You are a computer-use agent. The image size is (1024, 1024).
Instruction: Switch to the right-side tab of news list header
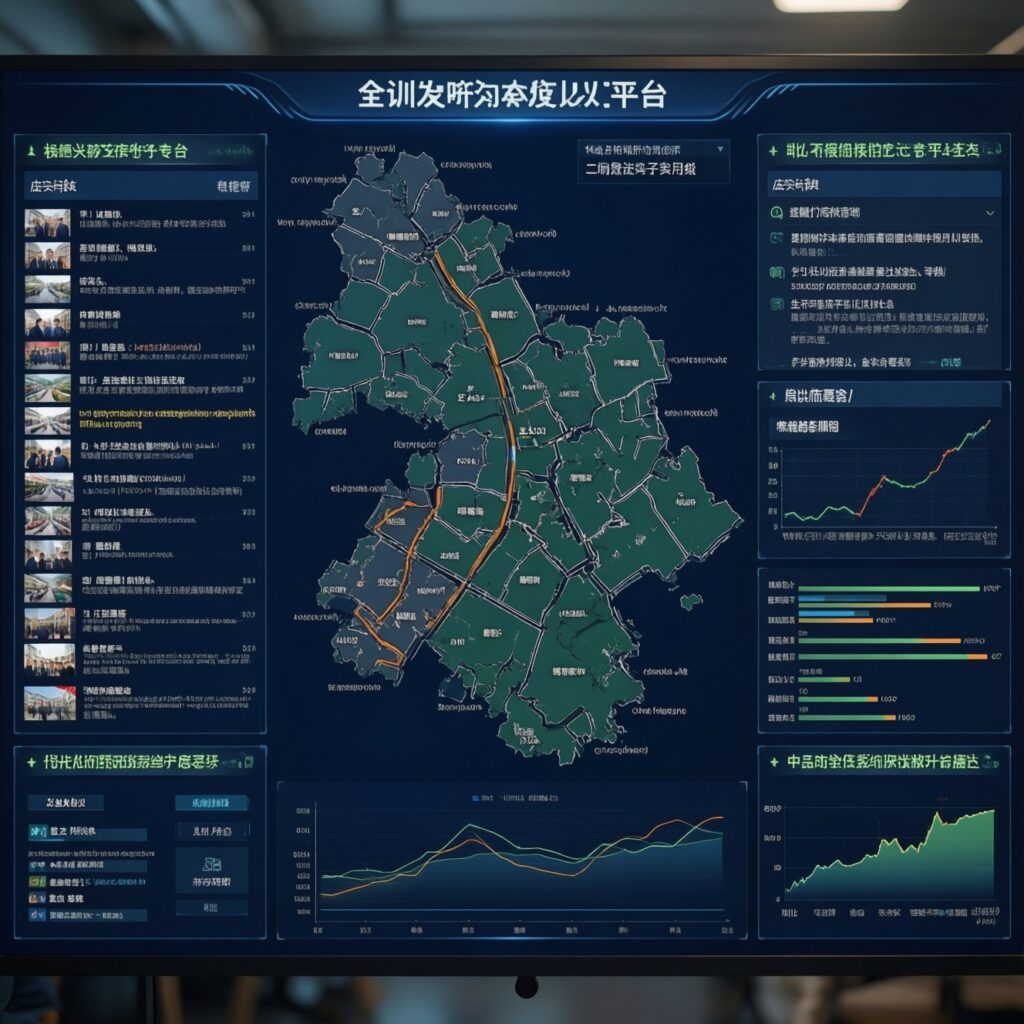tap(234, 186)
